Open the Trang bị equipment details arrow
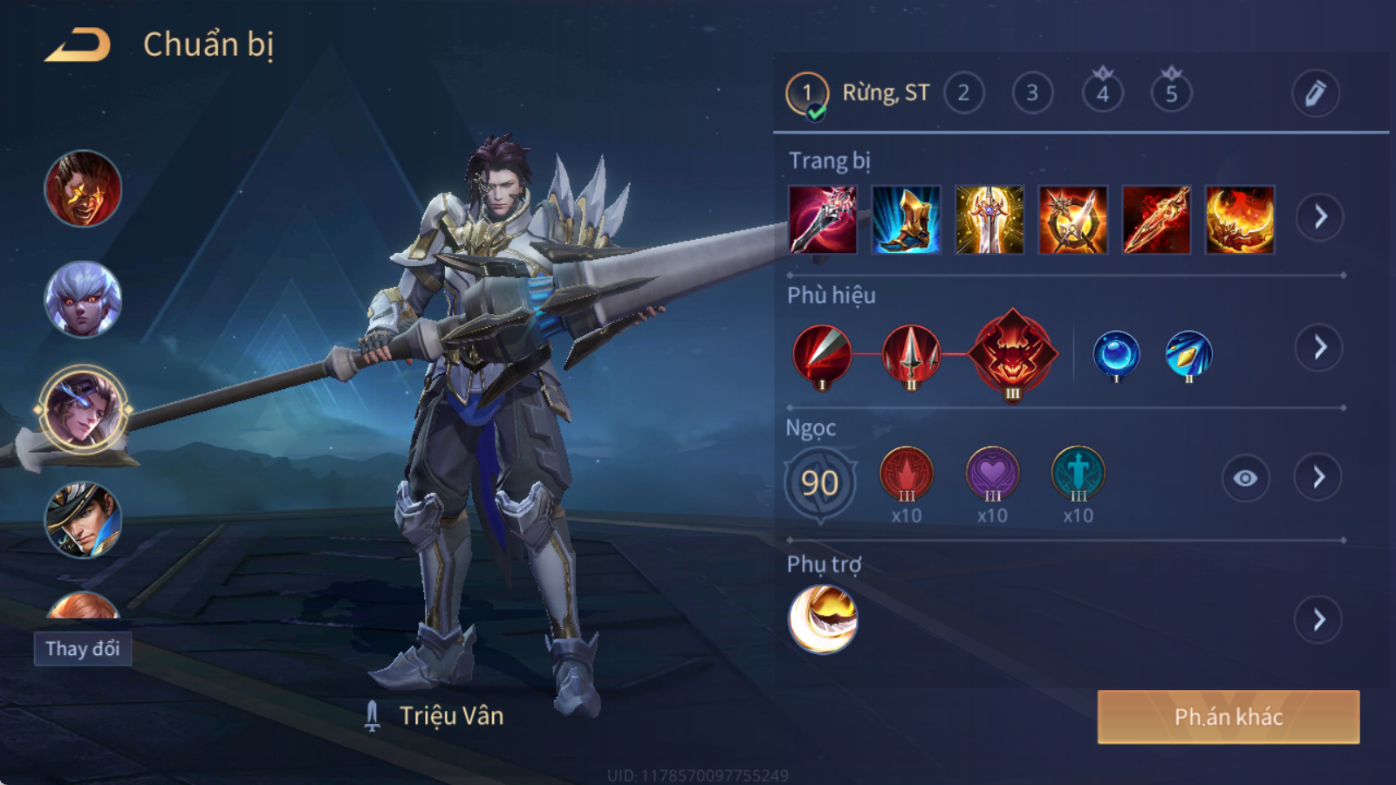This screenshot has height=785, width=1396. tap(1320, 217)
